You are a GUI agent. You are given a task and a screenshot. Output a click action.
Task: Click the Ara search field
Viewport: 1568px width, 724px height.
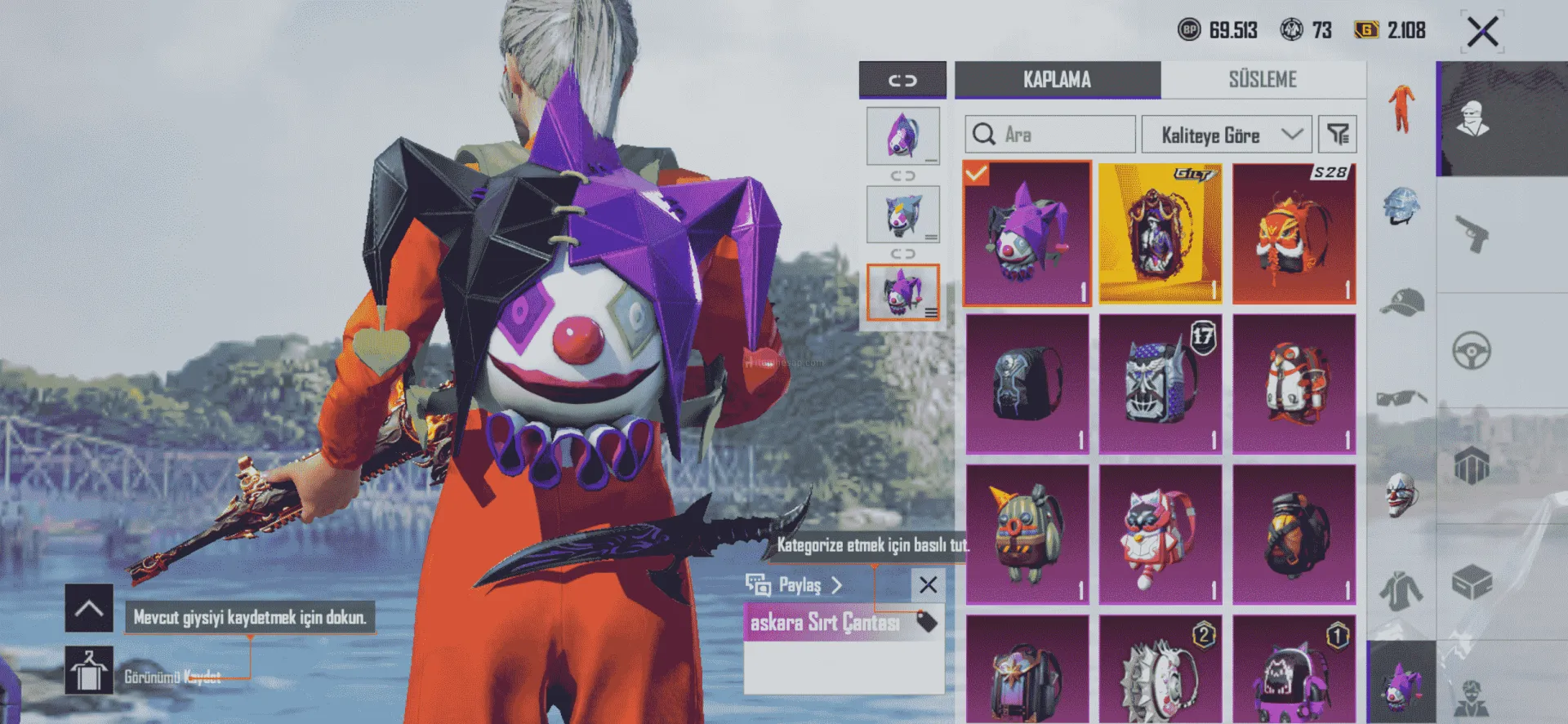1050,135
